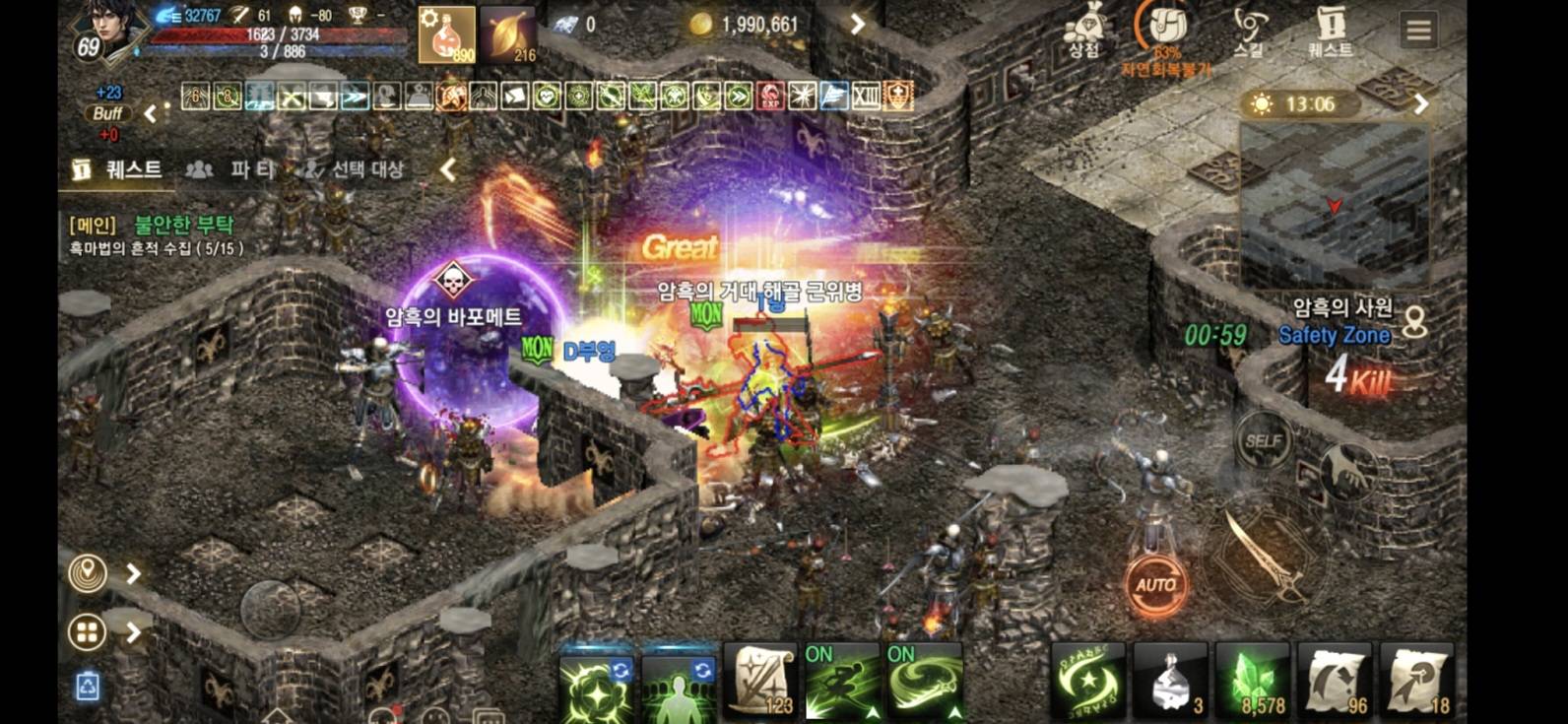Open the inventory bag at 63%

(1166, 25)
